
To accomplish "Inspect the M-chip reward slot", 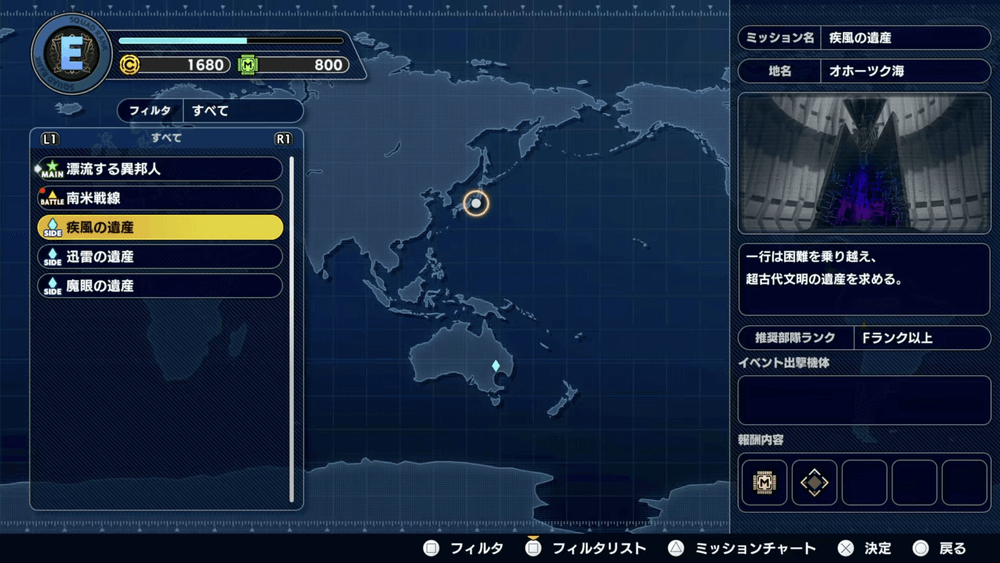I will [765, 483].
